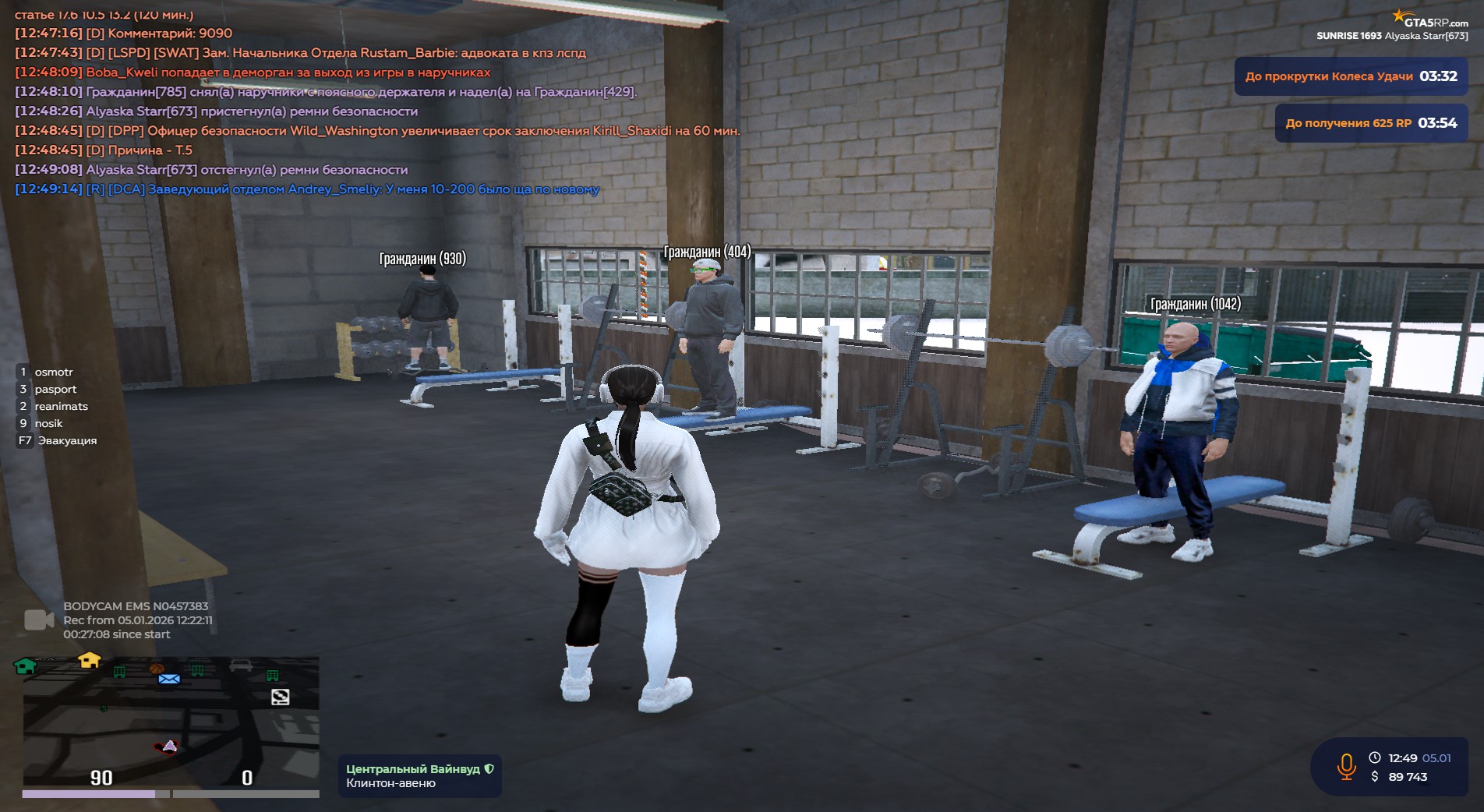Click the bodycam camera icon
1484x812 pixels.
(x=39, y=620)
